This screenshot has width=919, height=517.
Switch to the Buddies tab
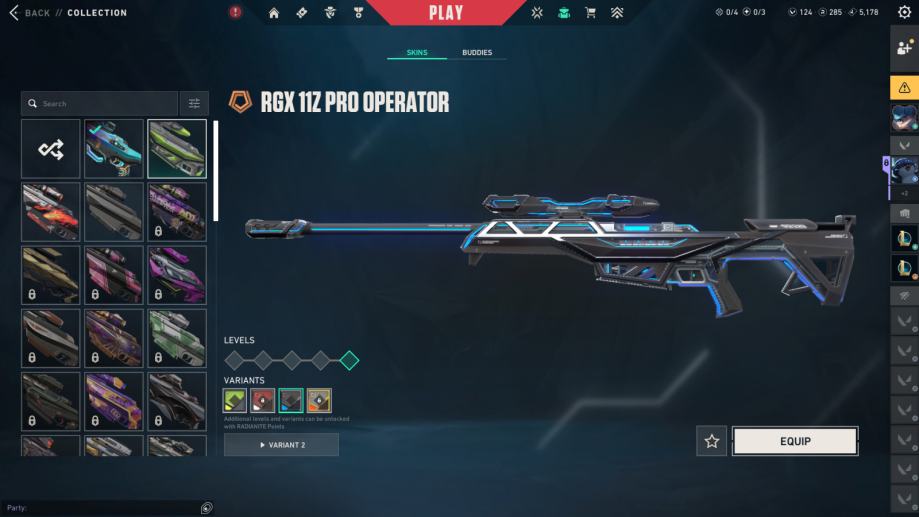coord(476,52)
